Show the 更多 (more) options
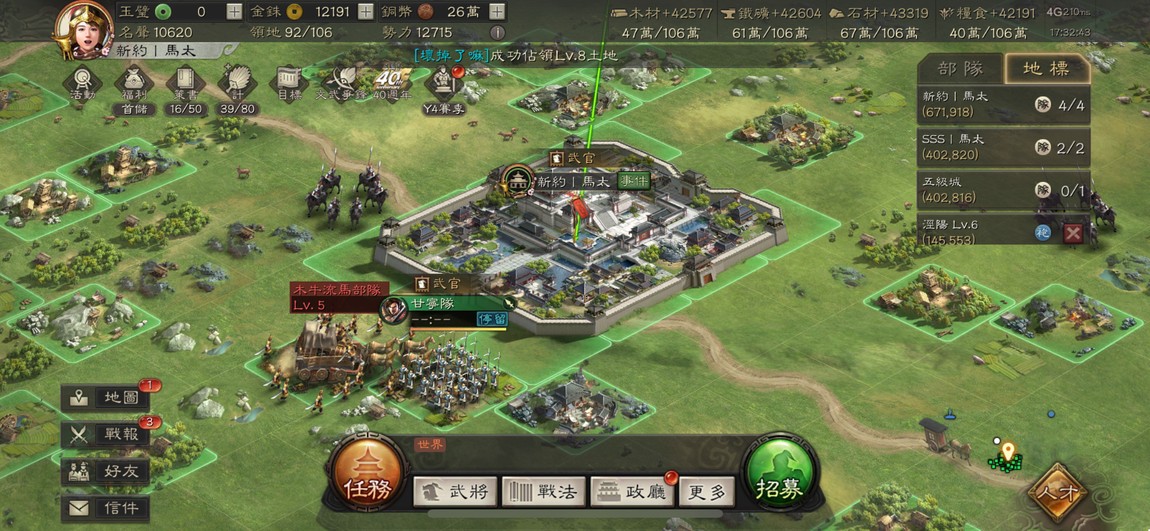Viewport: 1150px width, 531px height. tap(707, 491)
